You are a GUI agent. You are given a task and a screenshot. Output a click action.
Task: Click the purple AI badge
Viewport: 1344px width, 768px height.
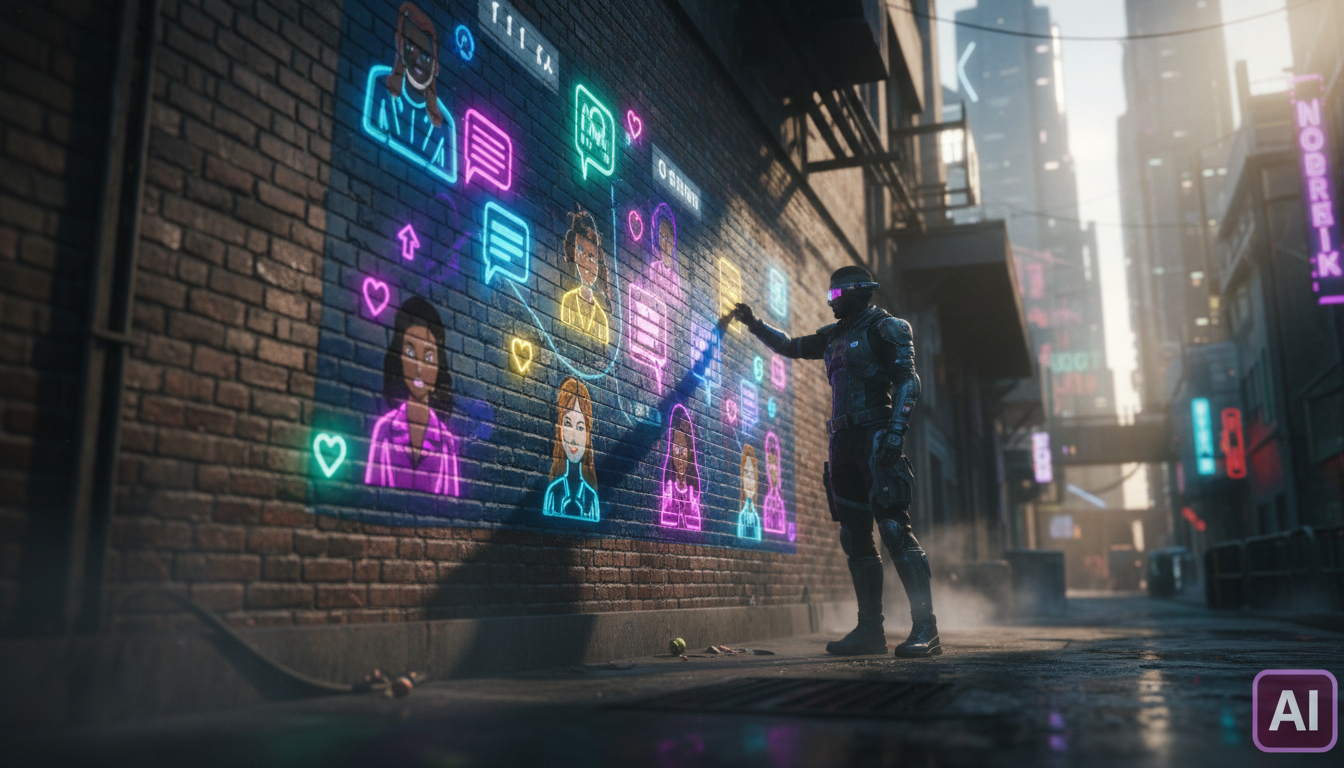click(1294, 710)
